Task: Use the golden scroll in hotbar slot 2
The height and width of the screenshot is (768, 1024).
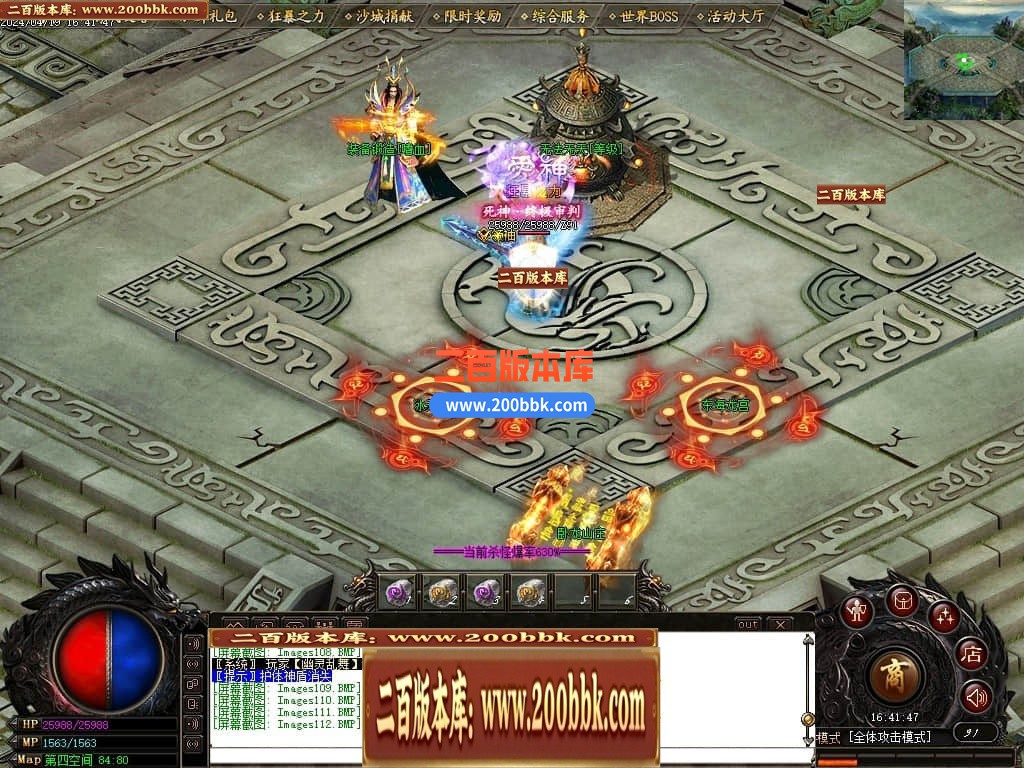Action: 441,592
